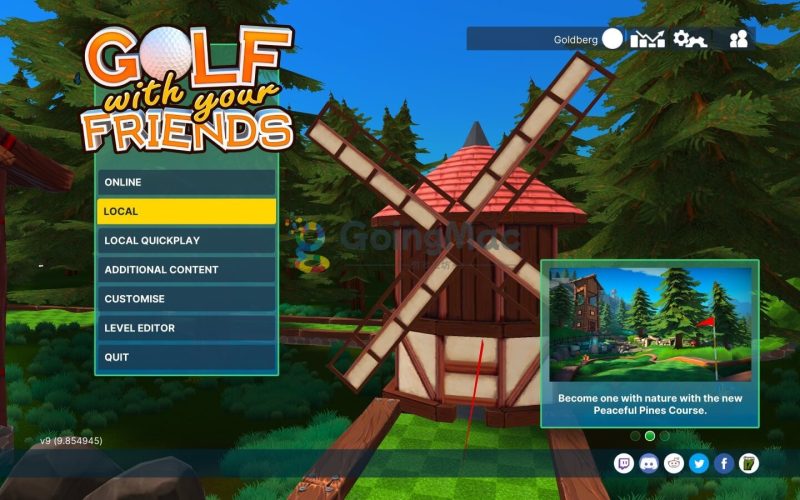Open the Online menu entry
Viewport: 800px width, 500px height.
pyautogui.click(x=186, y=182)
